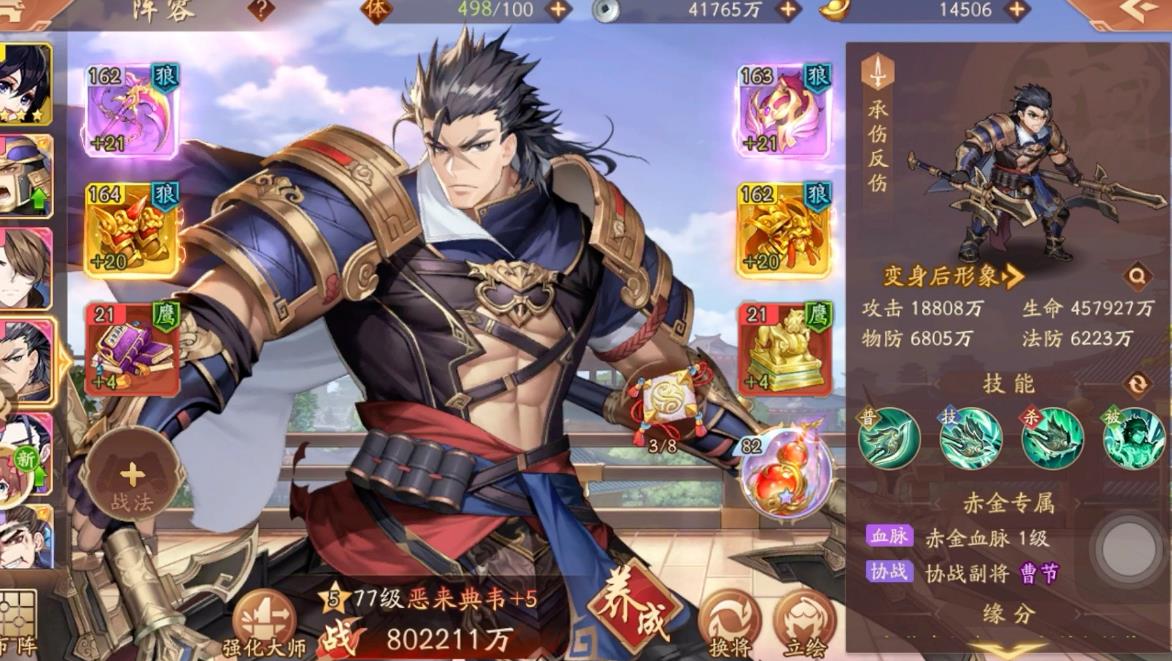View the 变身后形象 transformed appearance

pos(953,276)
